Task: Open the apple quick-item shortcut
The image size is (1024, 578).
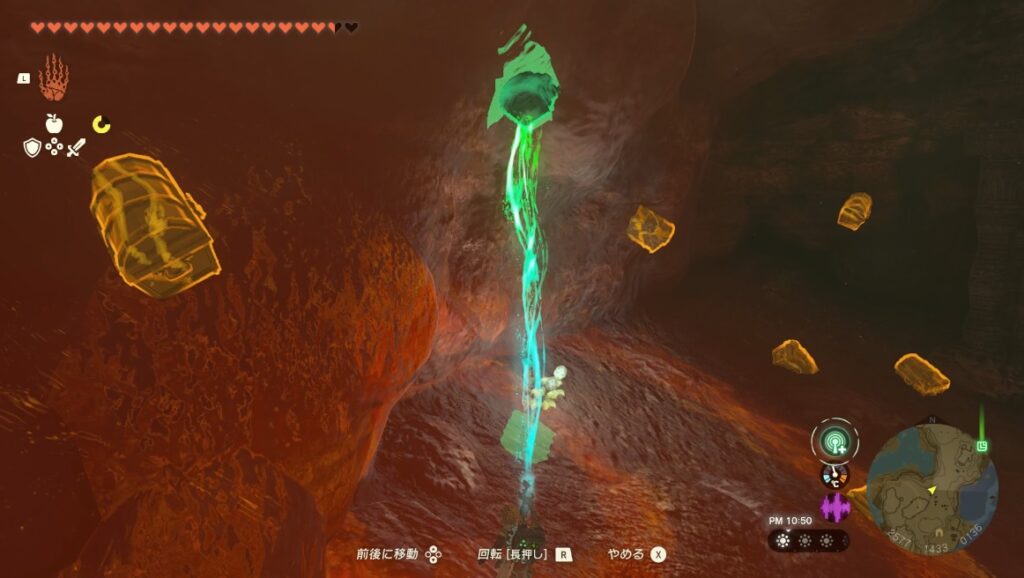Action: [x=54, y=124]
